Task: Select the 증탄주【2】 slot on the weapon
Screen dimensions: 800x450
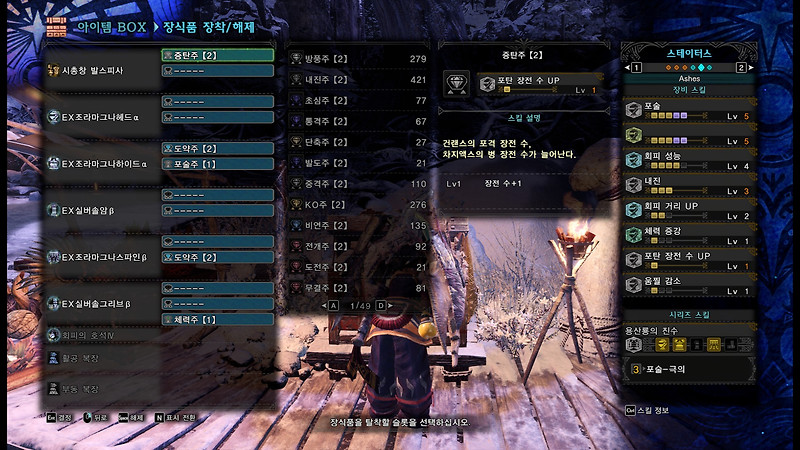Action: point(217,55)
